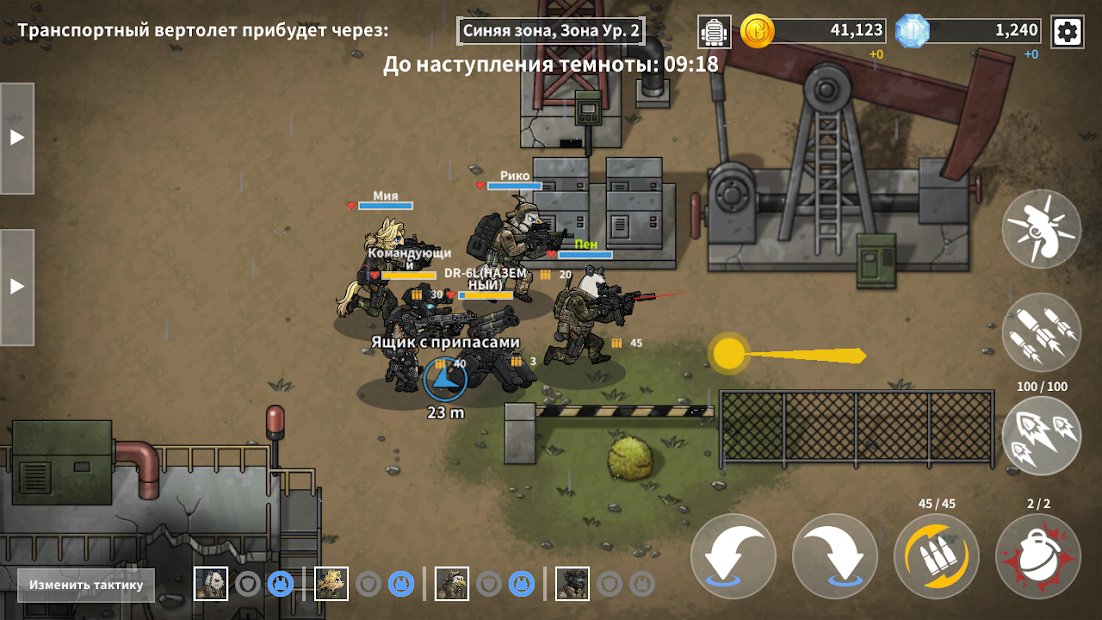Expand the lower left side panel arrow
The width and height of the screenshot is (1102, 620).
coord(17,286)
